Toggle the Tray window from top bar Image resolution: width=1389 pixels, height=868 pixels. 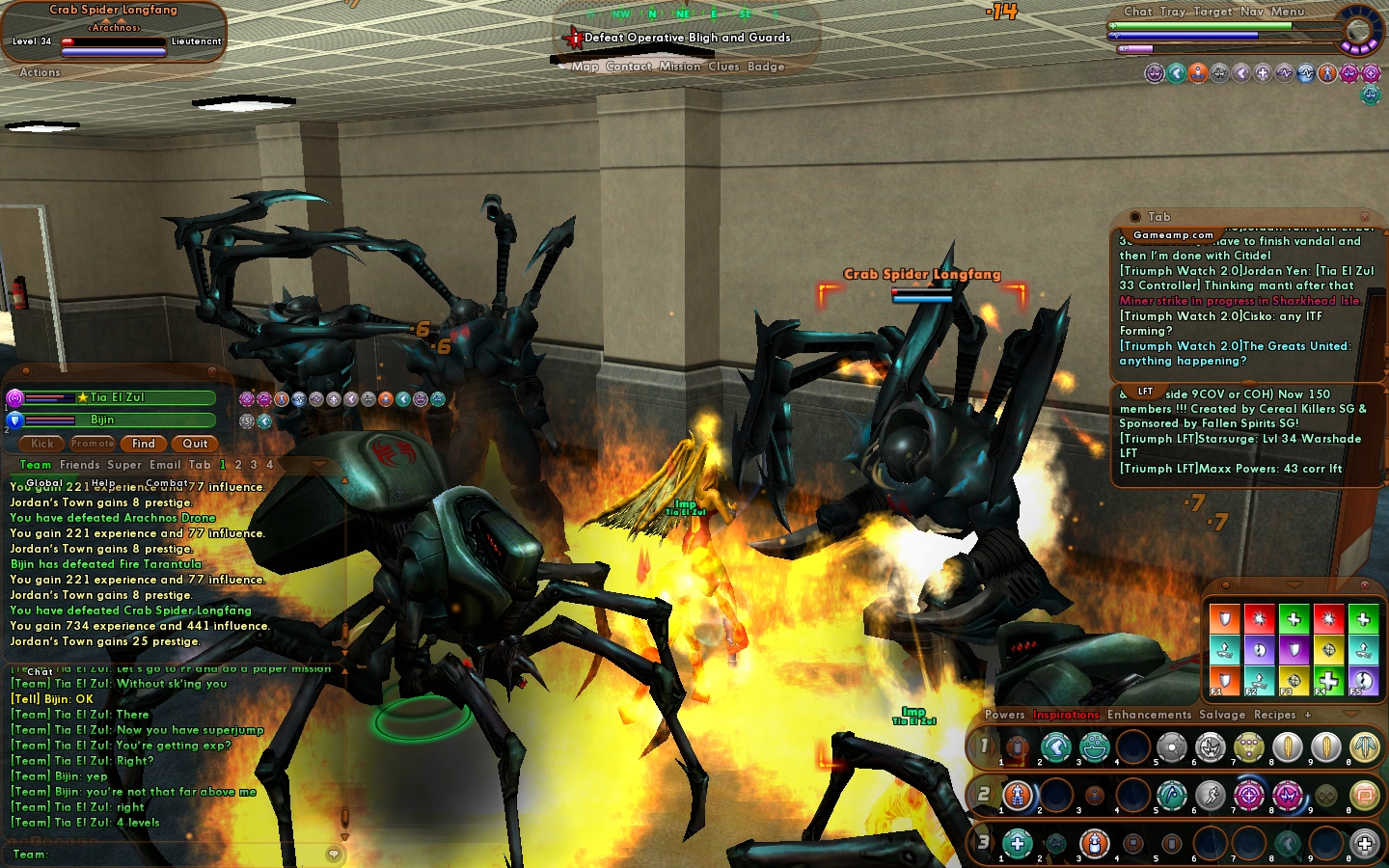click(x=1173, y=12)
